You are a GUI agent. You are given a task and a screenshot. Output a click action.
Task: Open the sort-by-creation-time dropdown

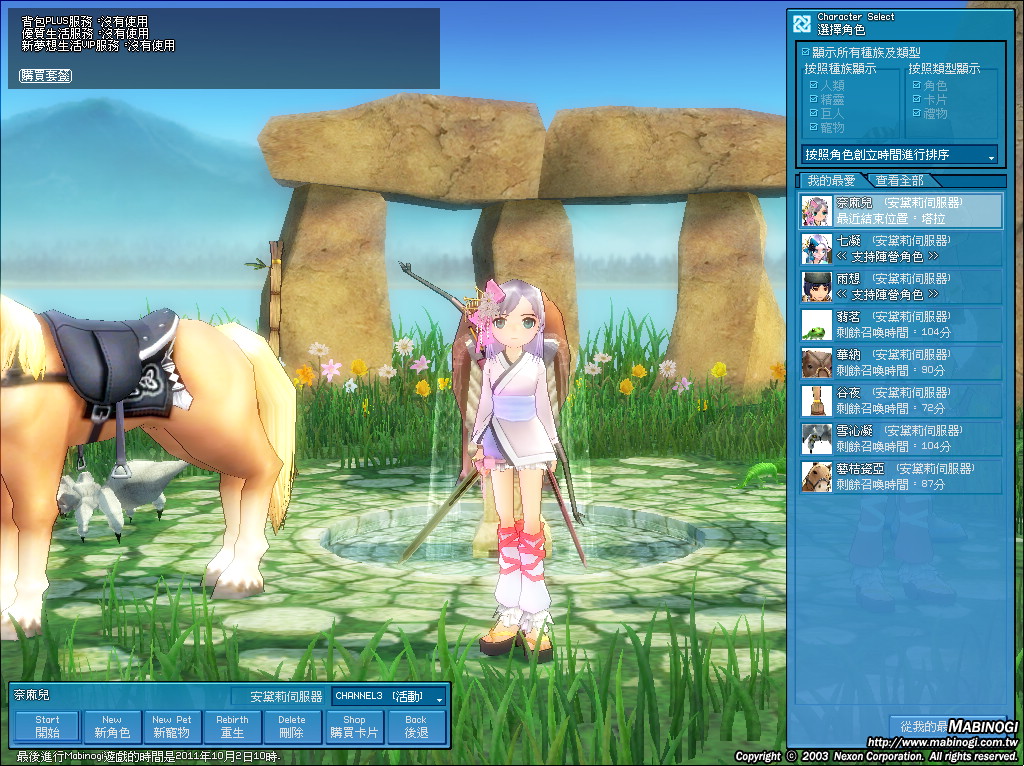900,155
